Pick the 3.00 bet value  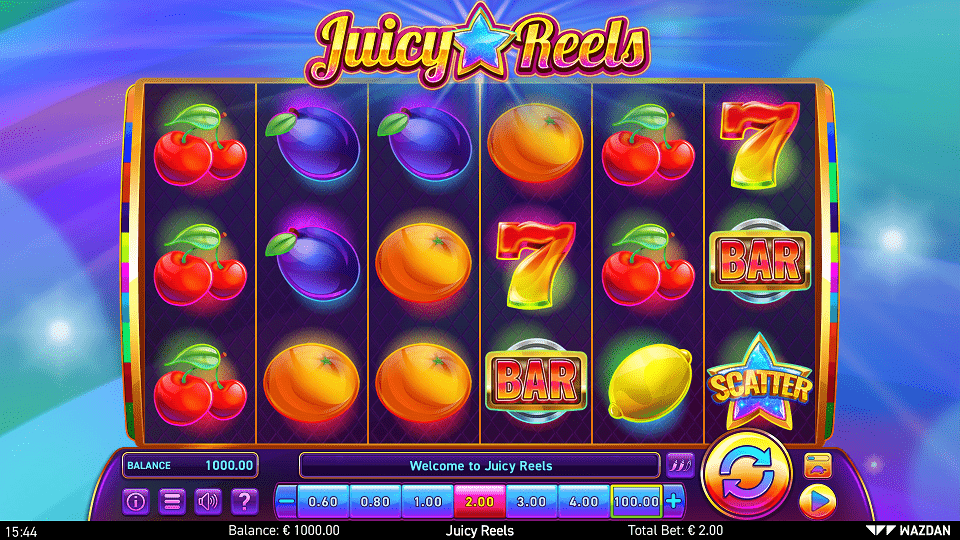(532, 501)
